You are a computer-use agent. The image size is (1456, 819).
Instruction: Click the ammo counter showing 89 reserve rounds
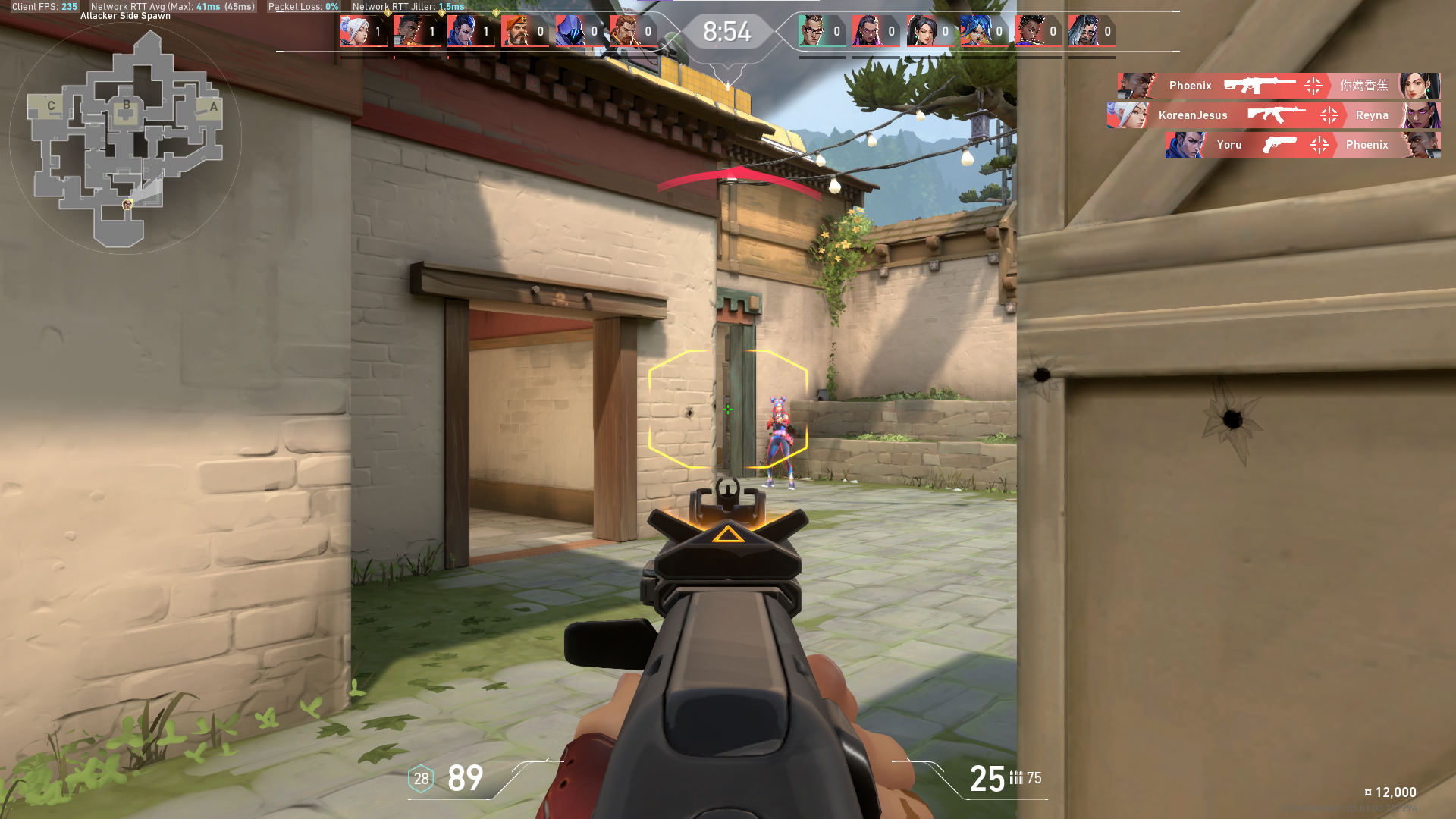point(464,779)
